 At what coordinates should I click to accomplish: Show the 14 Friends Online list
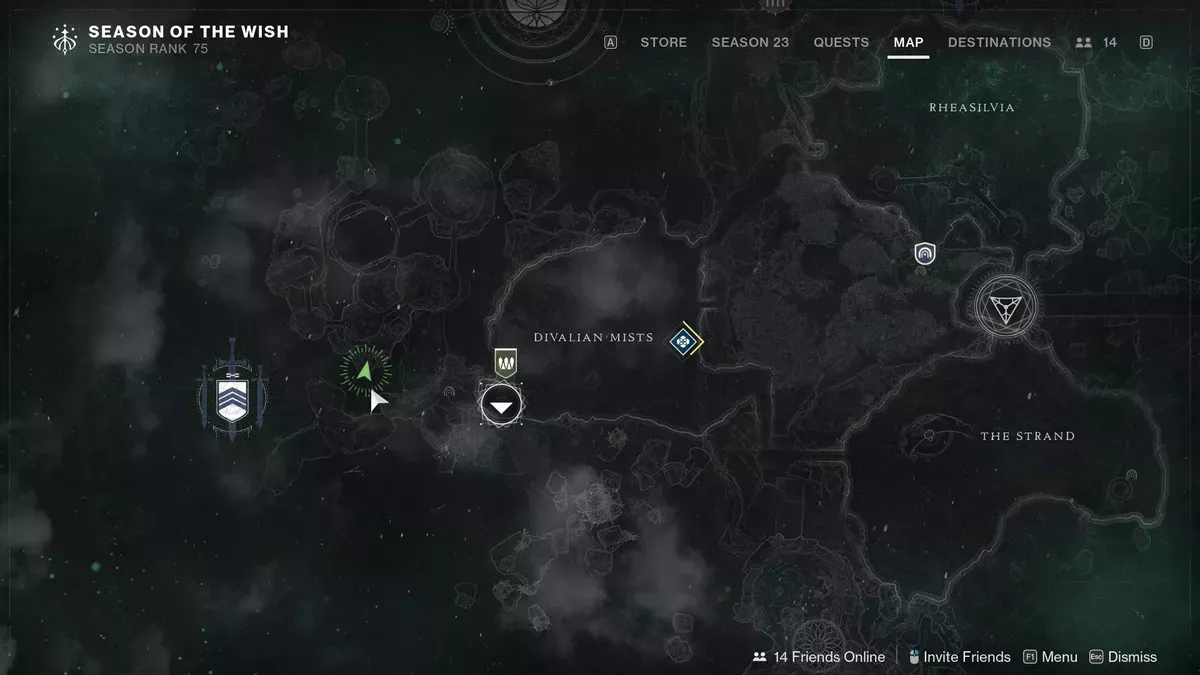(819, 657)
